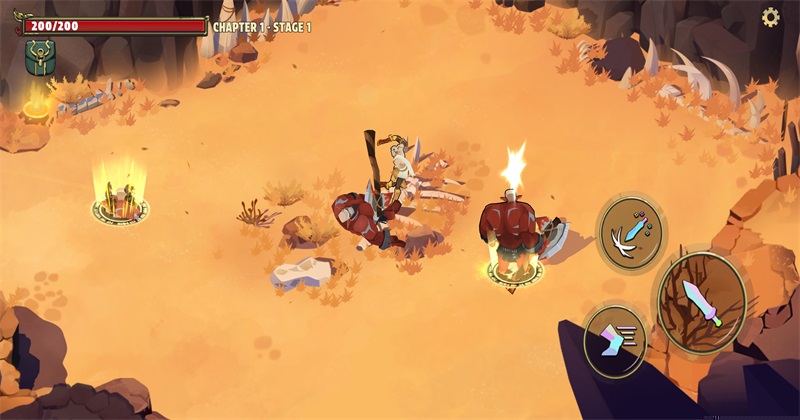The height and width of the screenshot is (420, 800).
Task: Open the settings gear menu
Action: pyautogui.click(x=770, y=17)
